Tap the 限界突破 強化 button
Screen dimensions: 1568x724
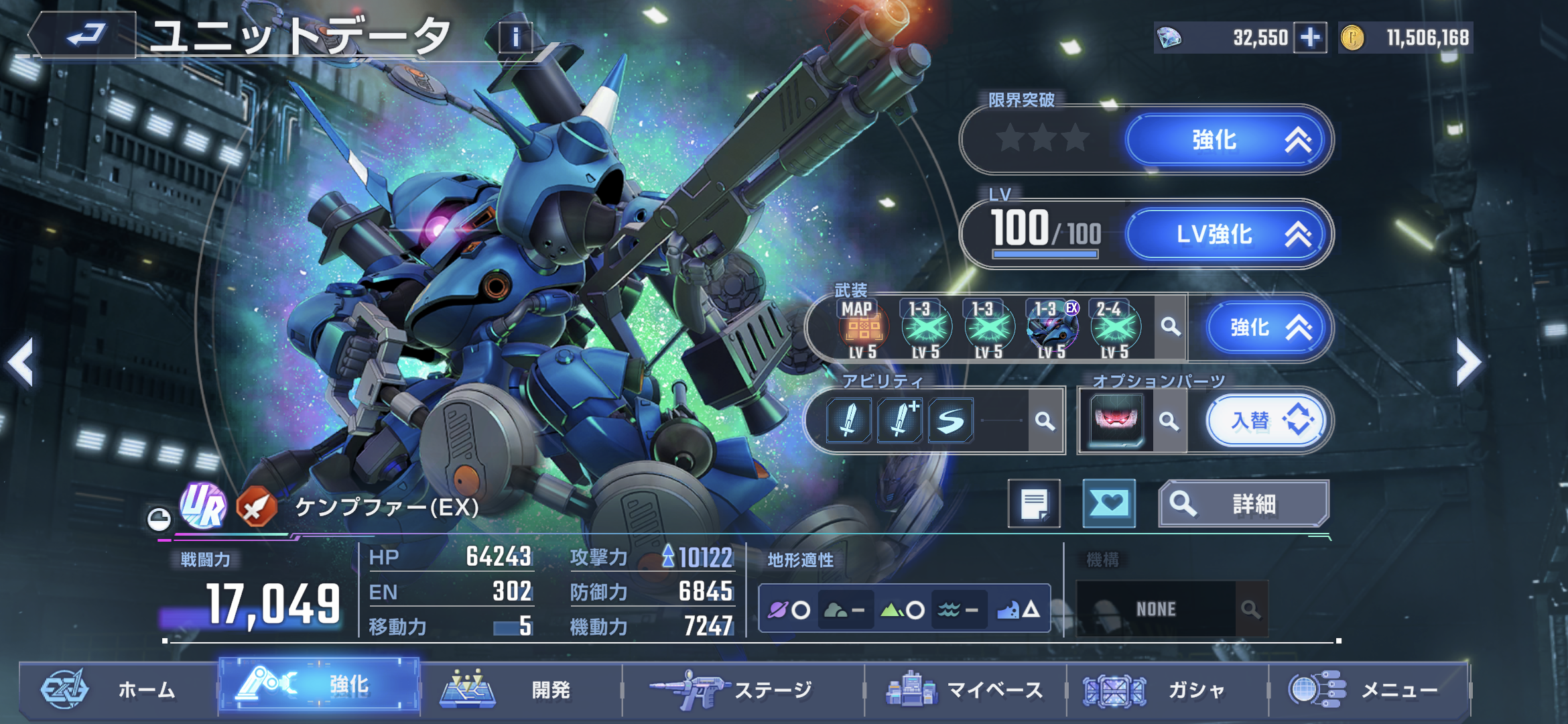[x=1228, y=140]
